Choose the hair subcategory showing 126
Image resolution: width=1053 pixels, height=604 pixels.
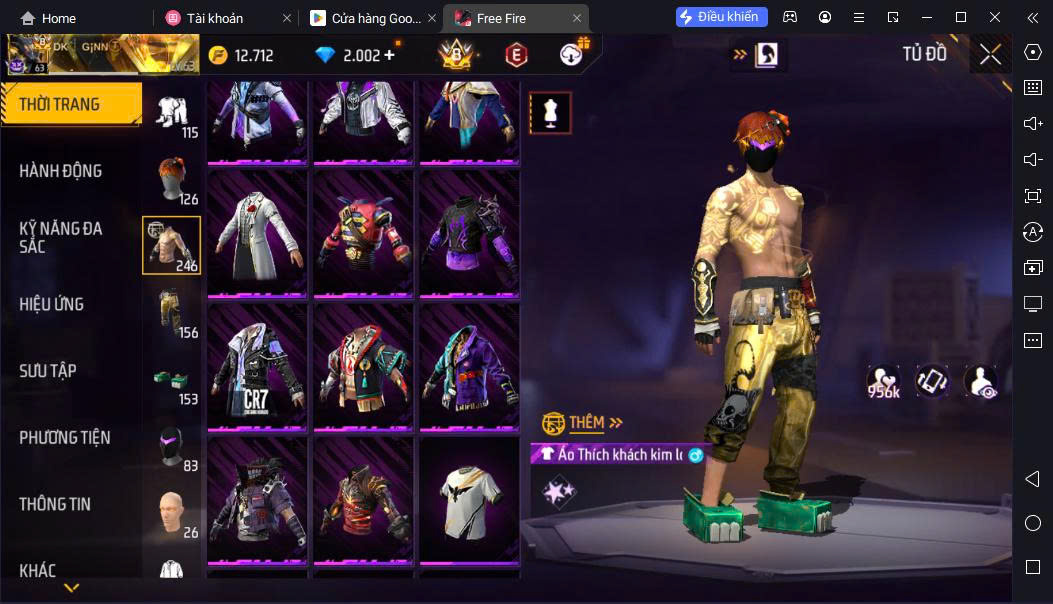pos(172,178)
